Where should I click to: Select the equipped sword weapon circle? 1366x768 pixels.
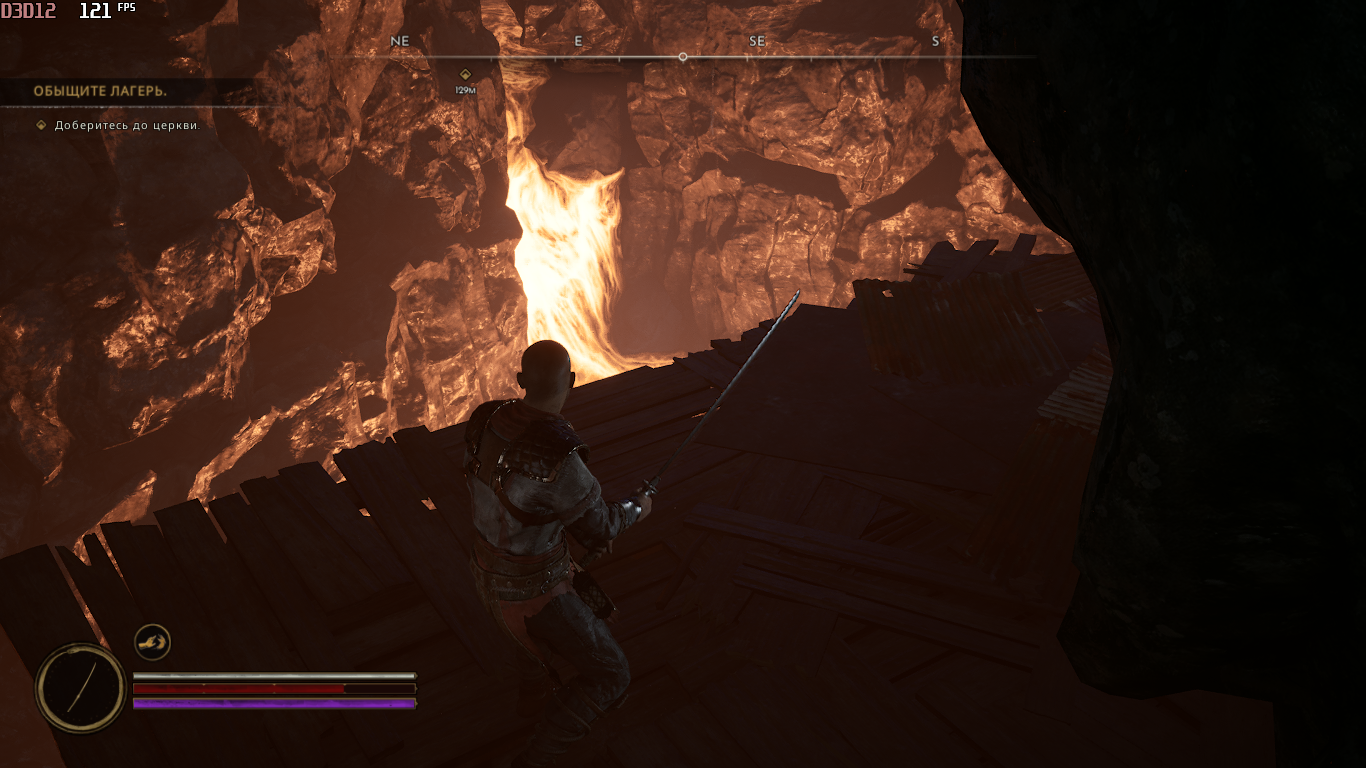click(x=80, y=687)
